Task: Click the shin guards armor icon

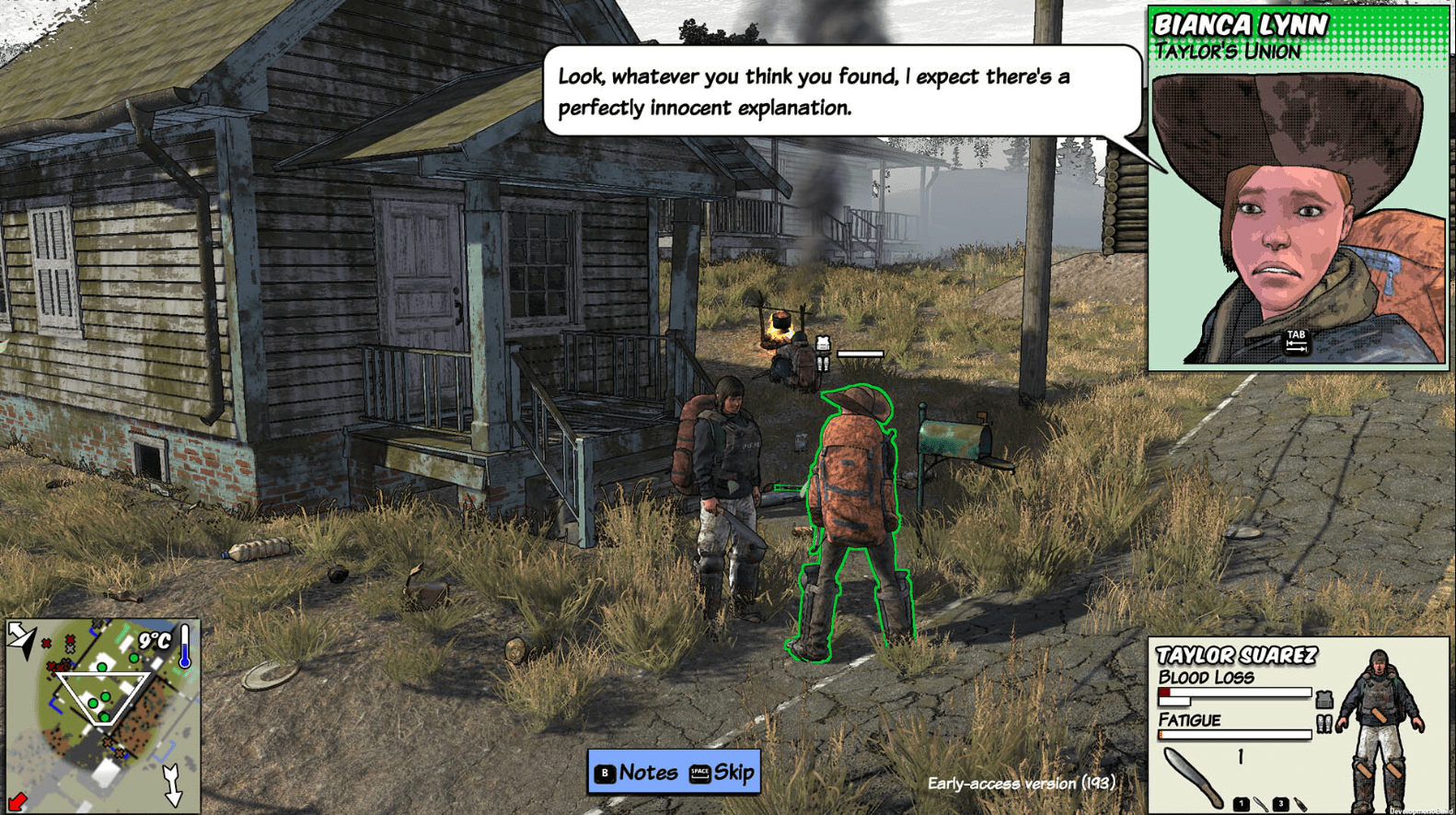Action: point(1324,723)
